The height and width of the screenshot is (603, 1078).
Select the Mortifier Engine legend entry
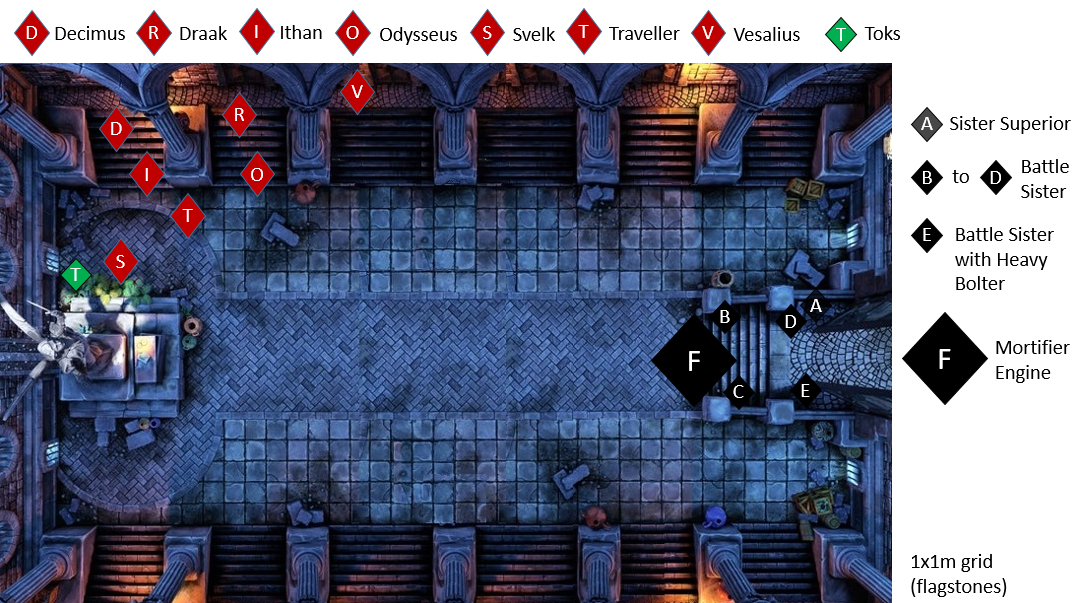coord(985,360)
